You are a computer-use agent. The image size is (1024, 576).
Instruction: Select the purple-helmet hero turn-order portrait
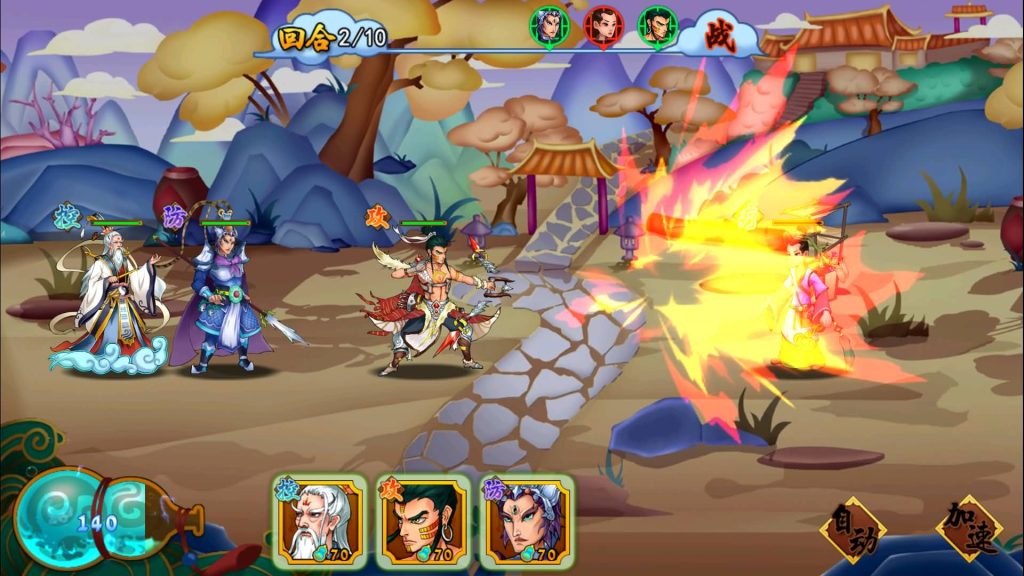tap(549, 26)
